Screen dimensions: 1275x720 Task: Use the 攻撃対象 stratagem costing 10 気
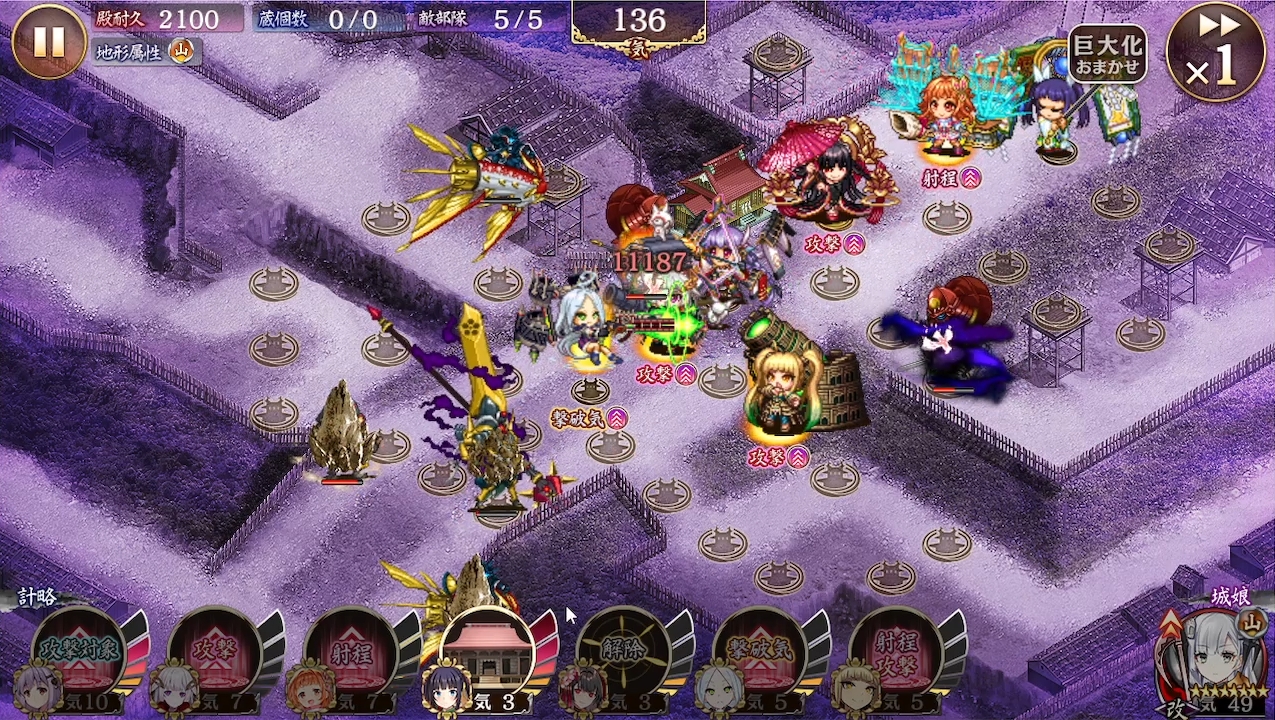(x=78, y=652)
